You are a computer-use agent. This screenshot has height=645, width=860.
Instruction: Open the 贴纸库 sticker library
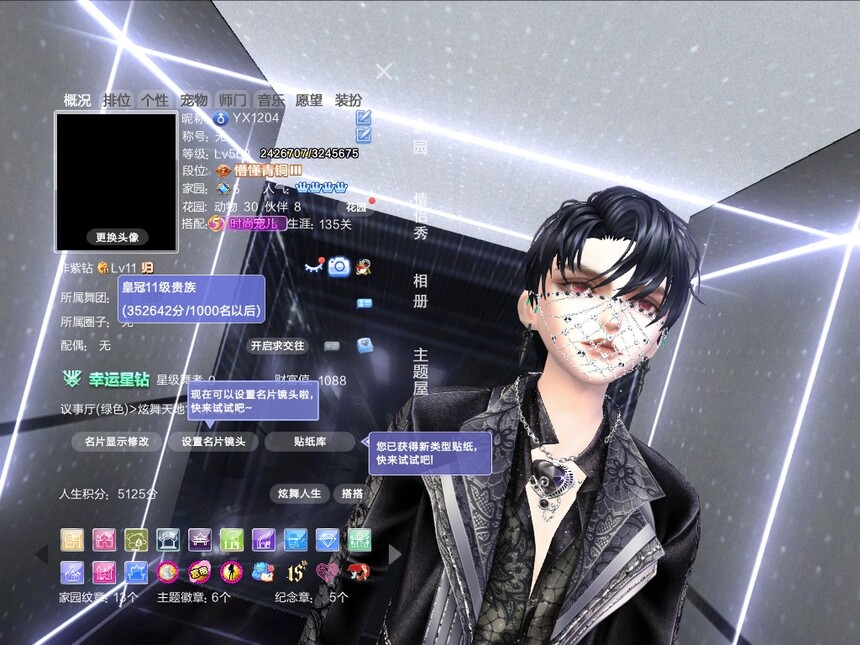pos(310,441)
